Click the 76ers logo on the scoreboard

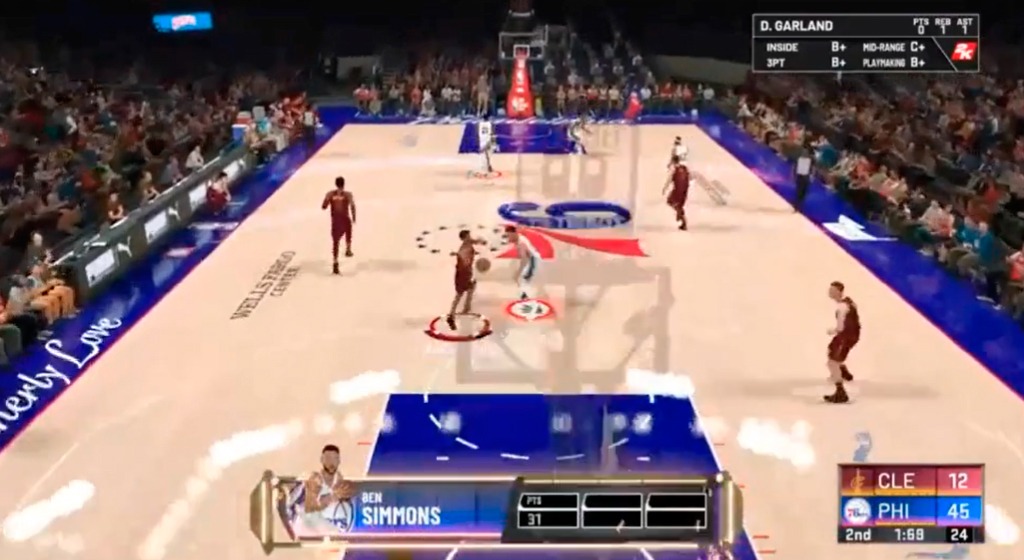point(856,511)
